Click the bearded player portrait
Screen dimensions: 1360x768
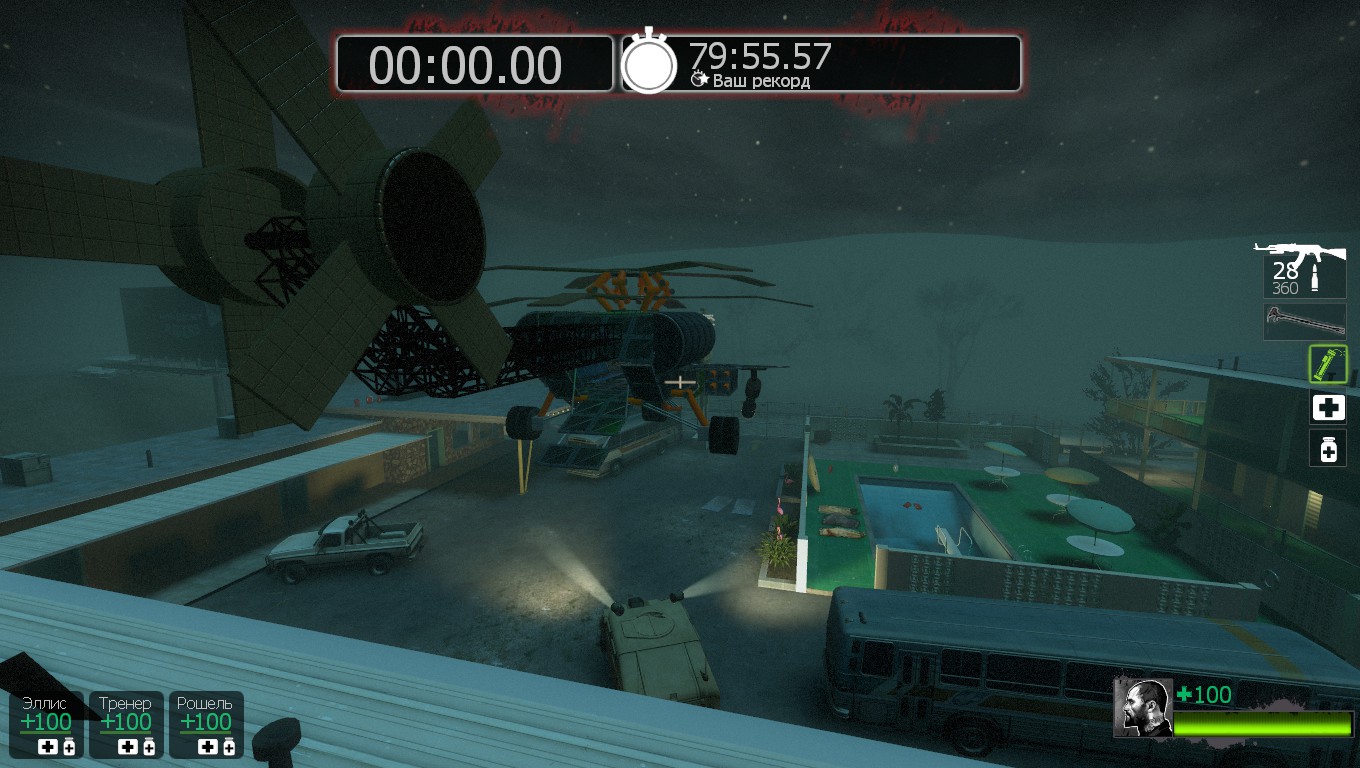1143,707
